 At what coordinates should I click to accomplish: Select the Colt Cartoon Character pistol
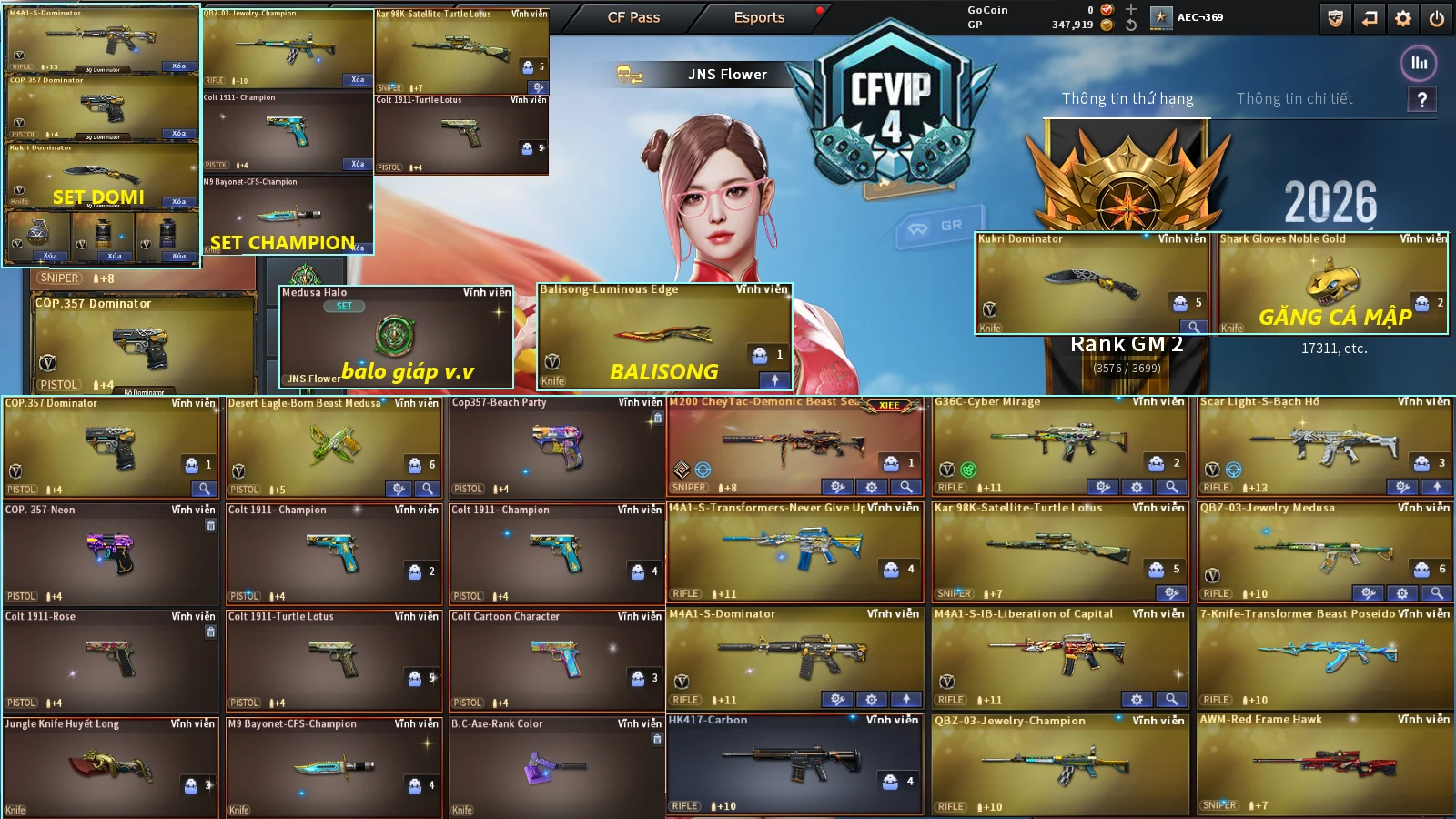(x=556, y=659)
